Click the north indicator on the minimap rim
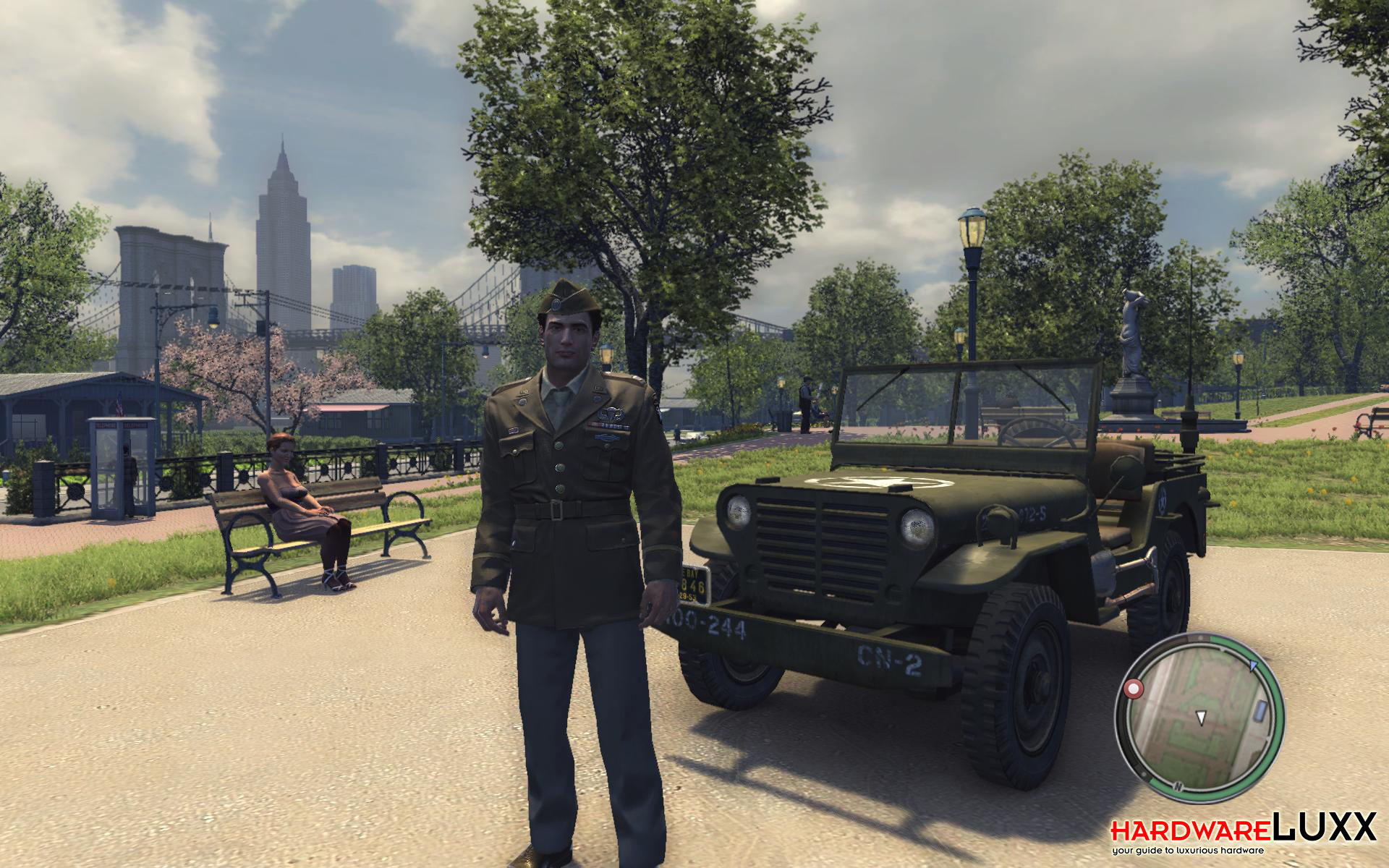Screen dimensions: 1389x868 [x=1178, y=786]
